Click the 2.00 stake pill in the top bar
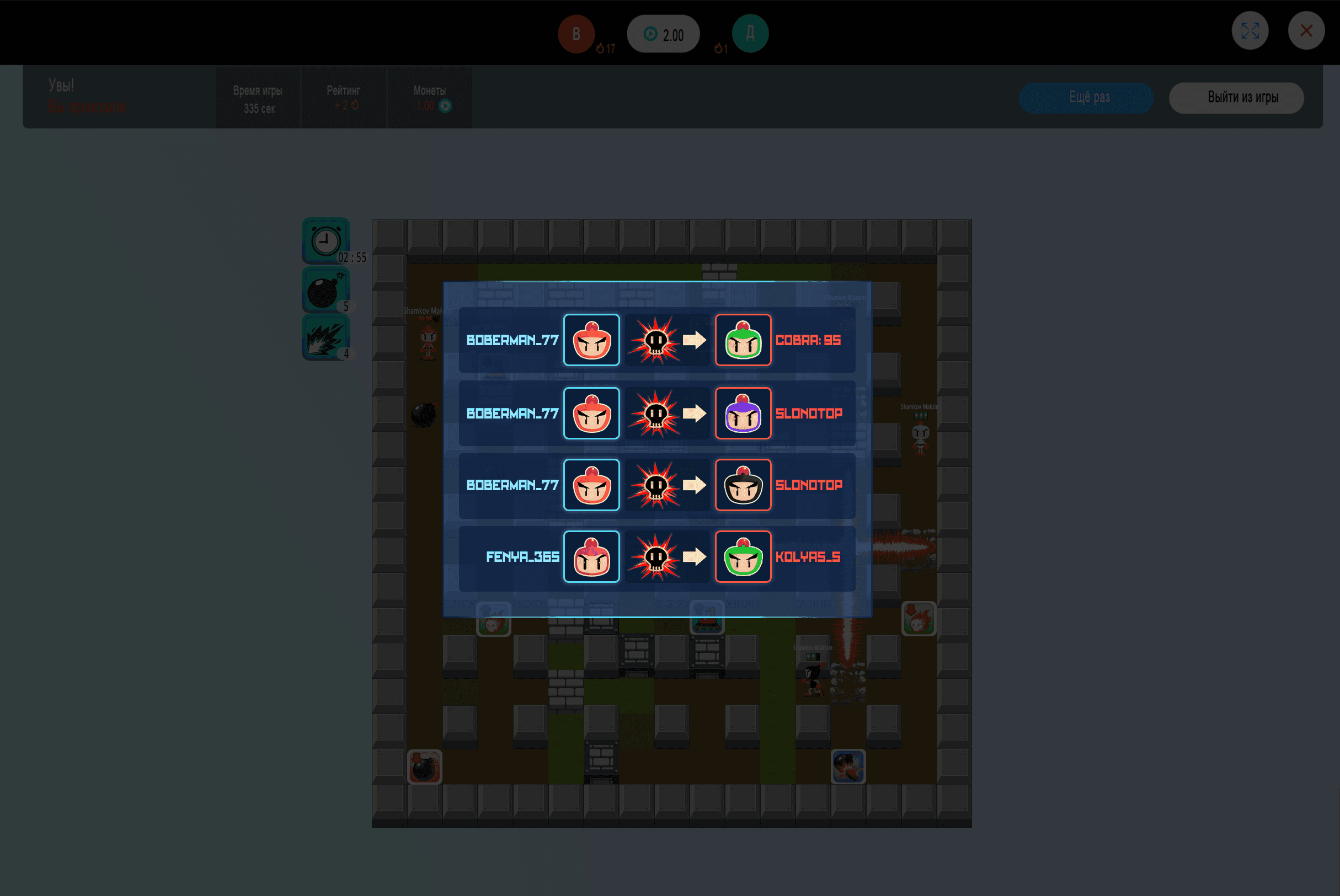The image size is (1340, 896). click(663, 34)
